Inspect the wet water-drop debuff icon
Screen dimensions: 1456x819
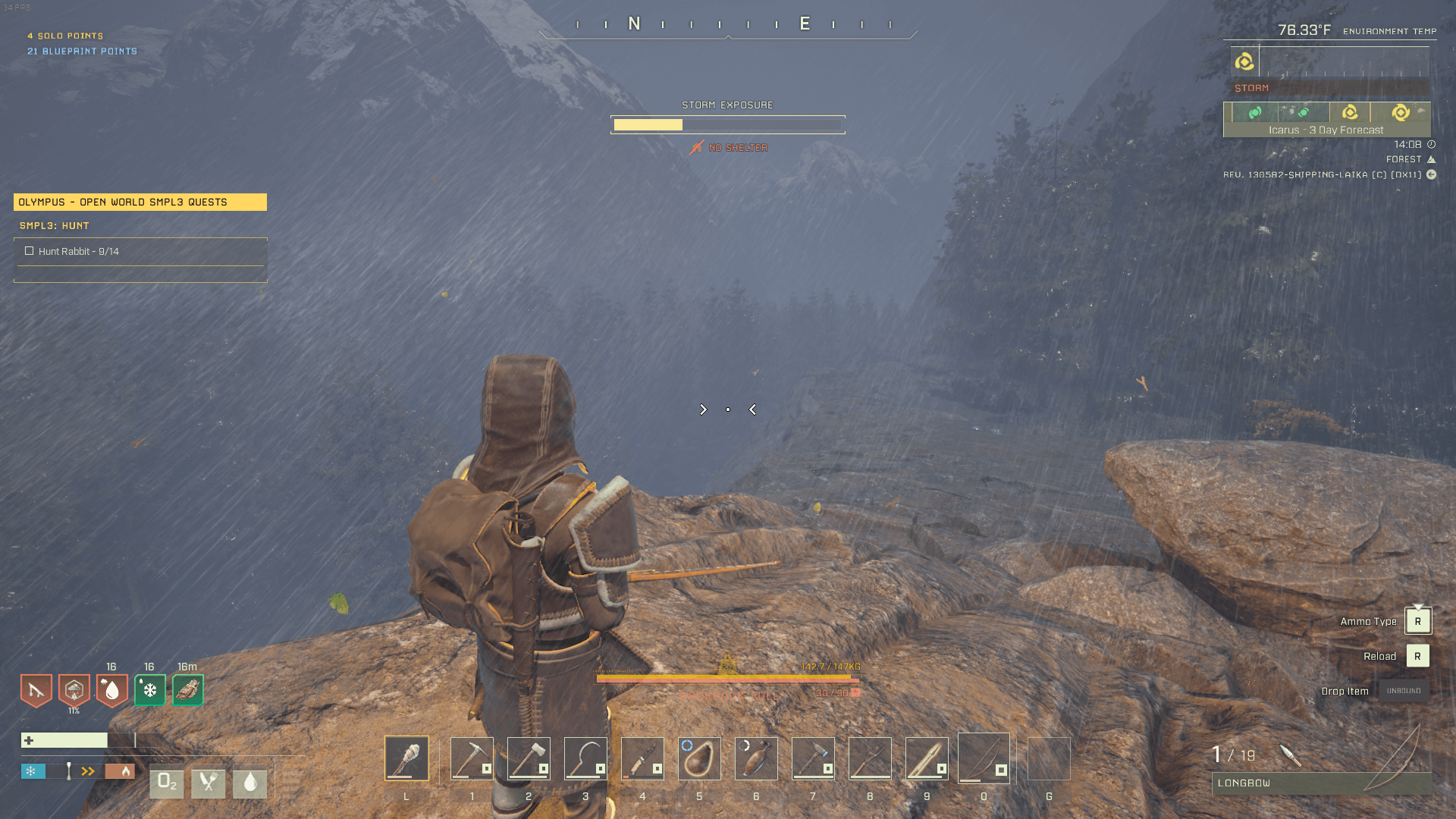coord(111,690)
